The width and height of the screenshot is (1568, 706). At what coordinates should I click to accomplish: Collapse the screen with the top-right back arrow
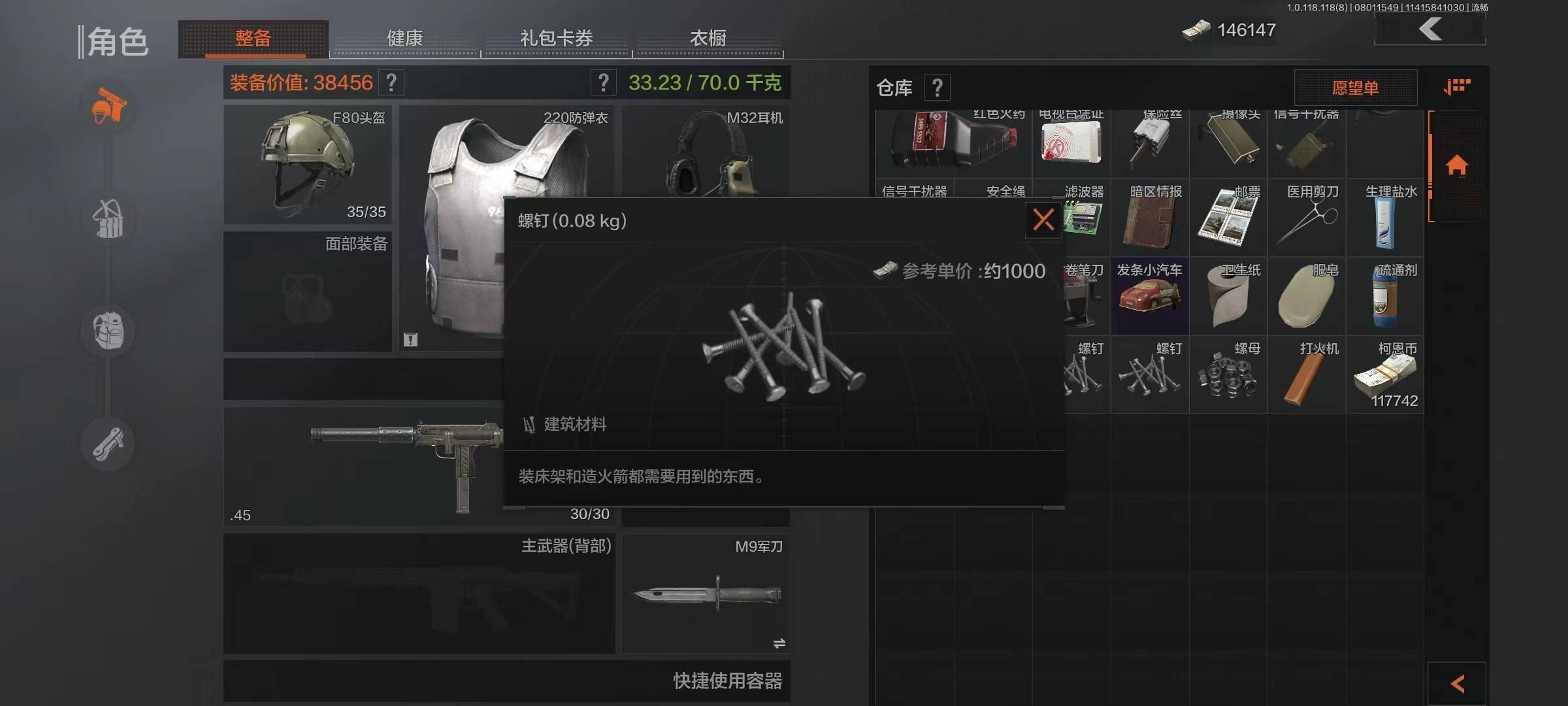click(1429, 29)
